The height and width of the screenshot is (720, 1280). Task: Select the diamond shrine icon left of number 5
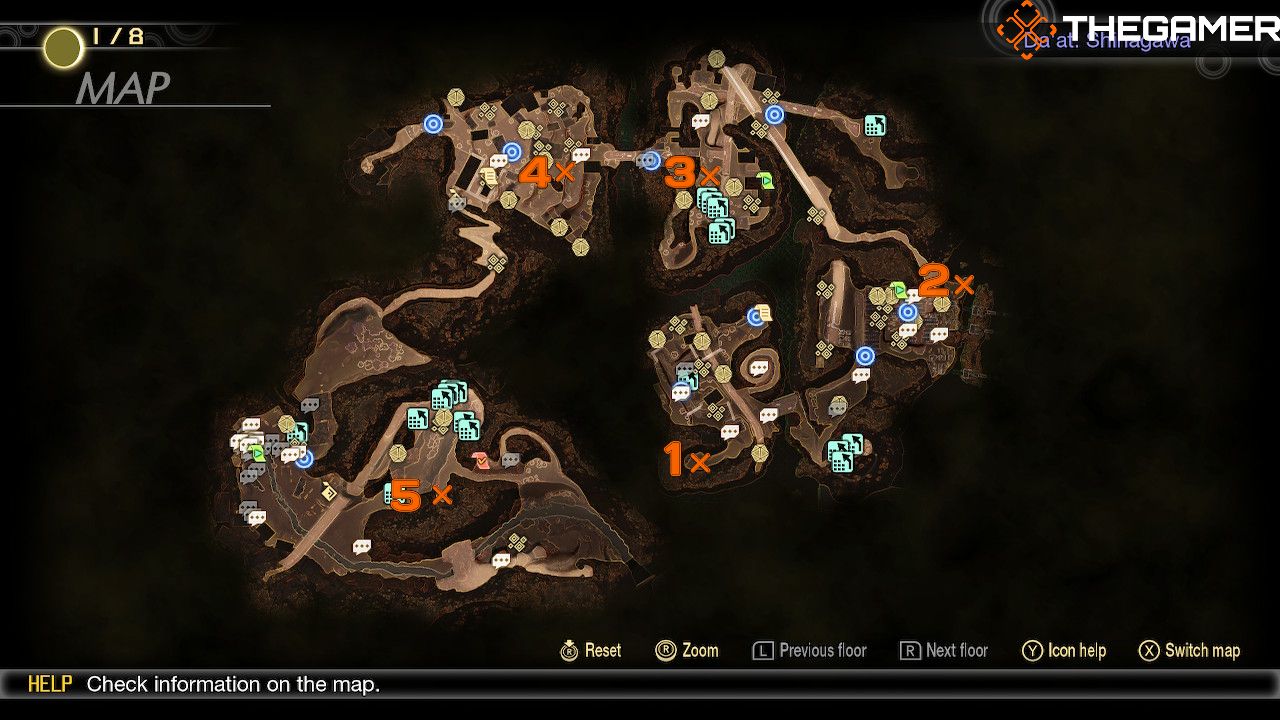tap(329, 493)
